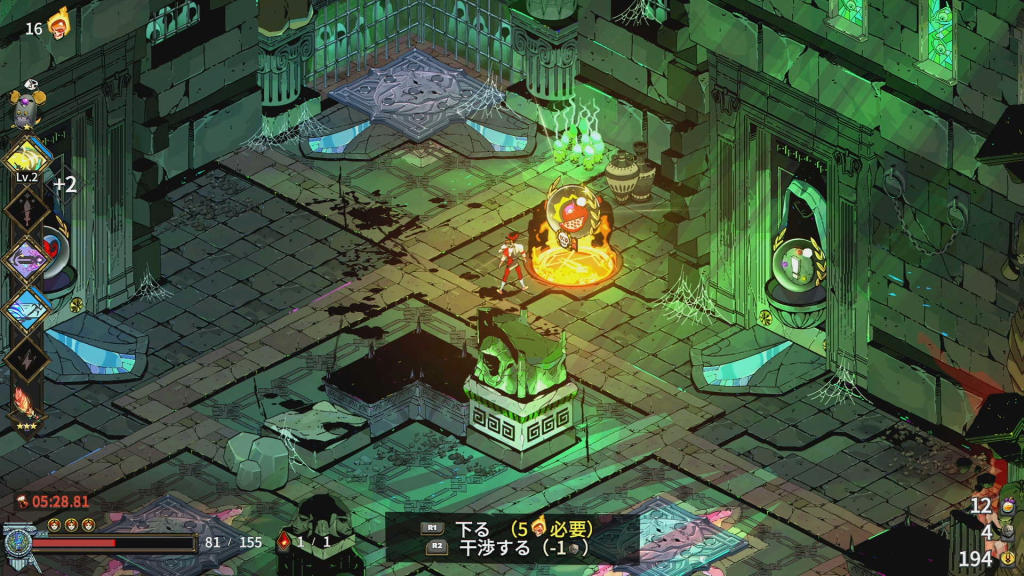
Task: Click the blue god gauge medallion
Action: click(18, 544)
